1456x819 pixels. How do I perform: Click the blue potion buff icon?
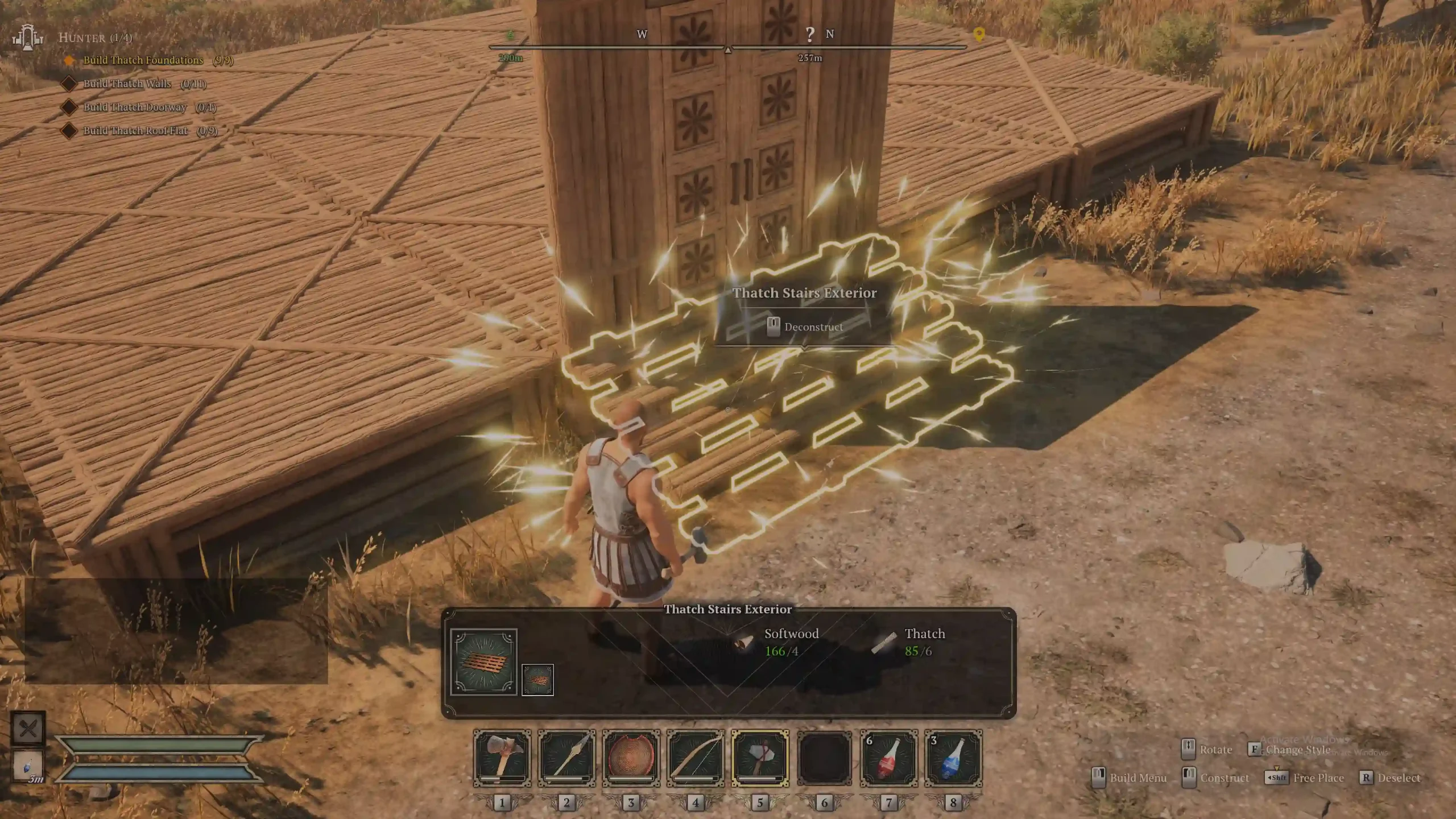[x=28, y=766]
